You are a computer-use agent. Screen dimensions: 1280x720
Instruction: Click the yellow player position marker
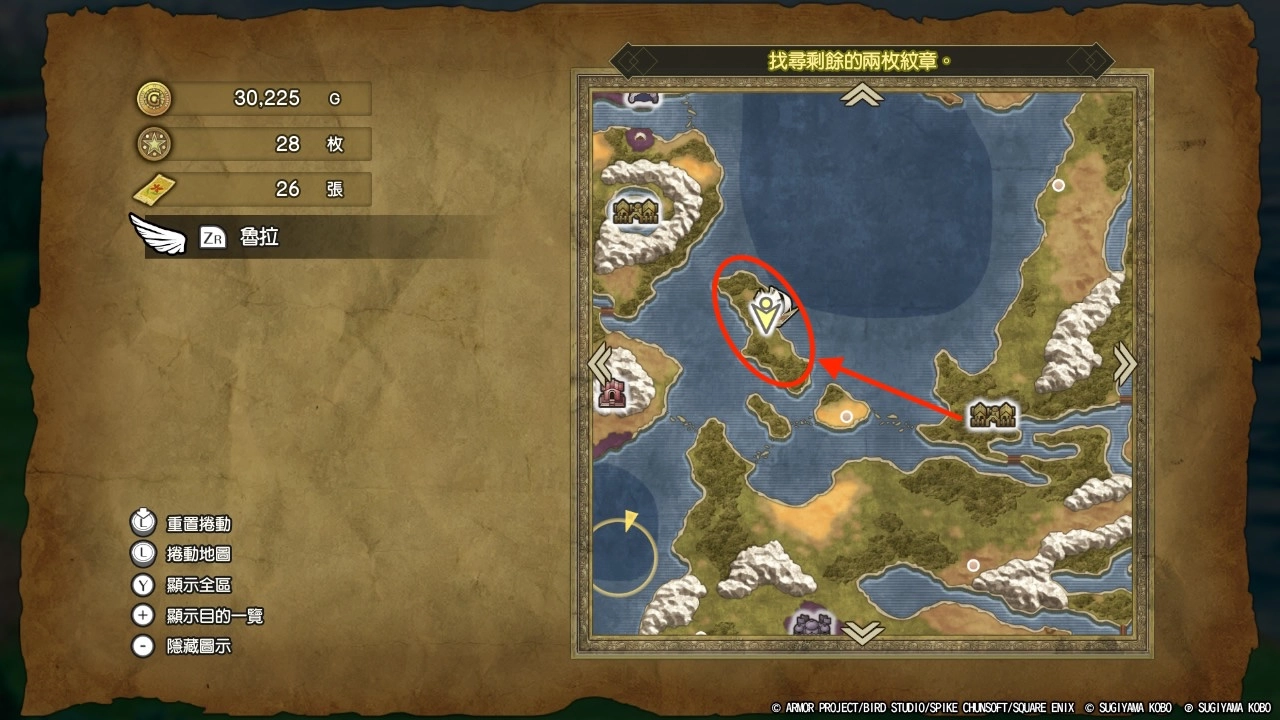[x=766, y=314]
